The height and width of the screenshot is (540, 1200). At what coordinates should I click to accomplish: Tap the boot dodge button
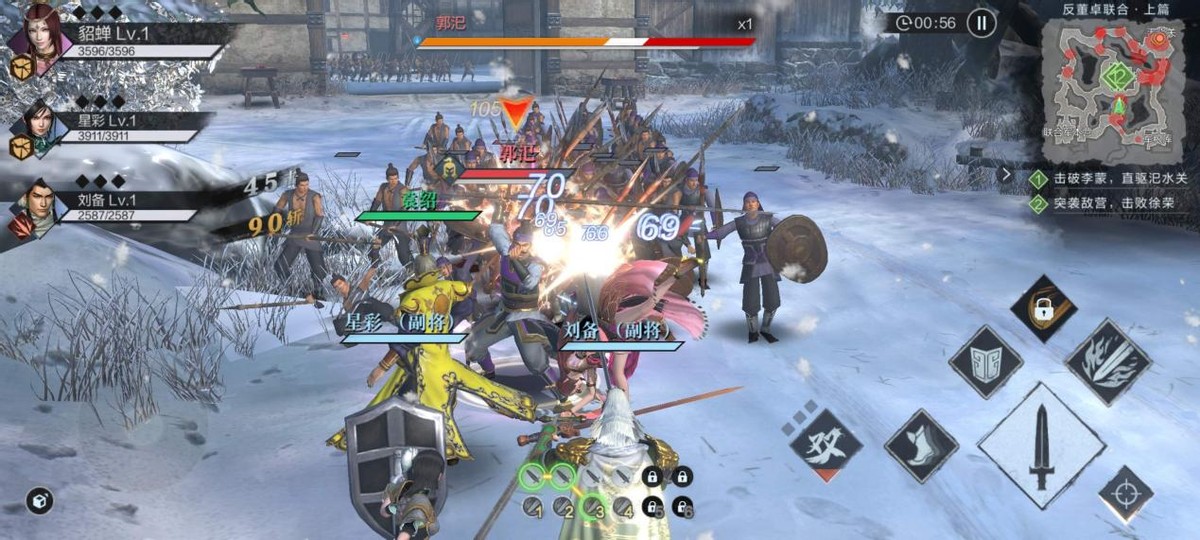coord(921,446)
